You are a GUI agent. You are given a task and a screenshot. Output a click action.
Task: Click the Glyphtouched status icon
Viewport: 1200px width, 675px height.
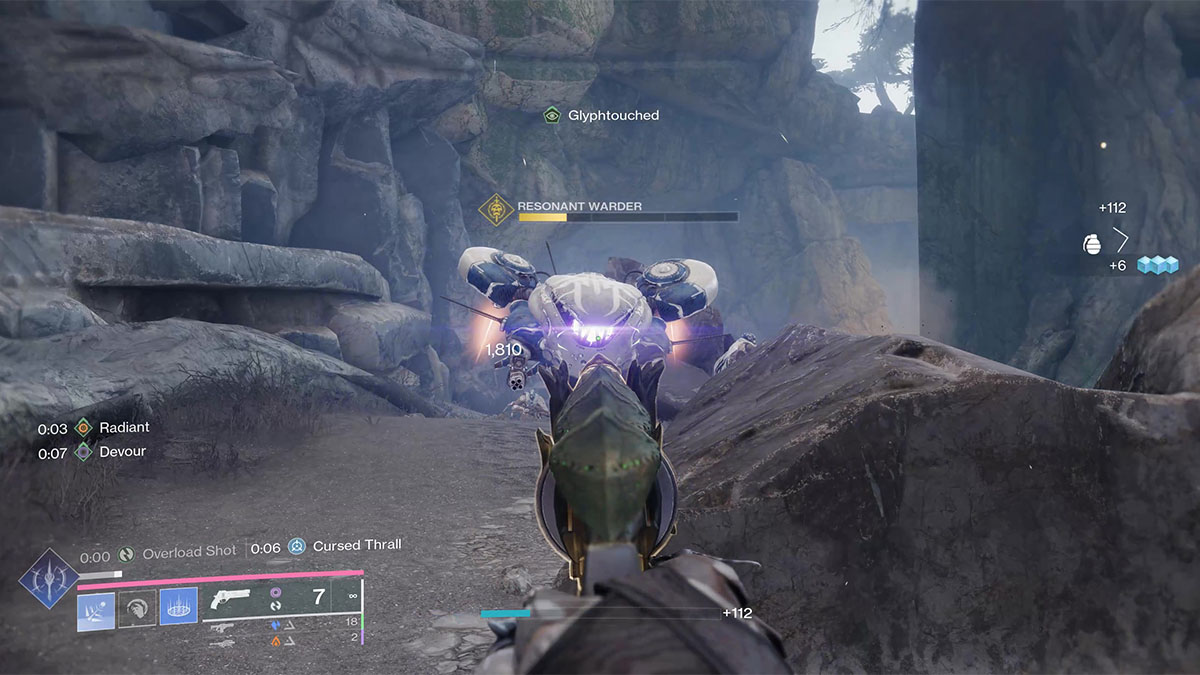click(551, 116)
